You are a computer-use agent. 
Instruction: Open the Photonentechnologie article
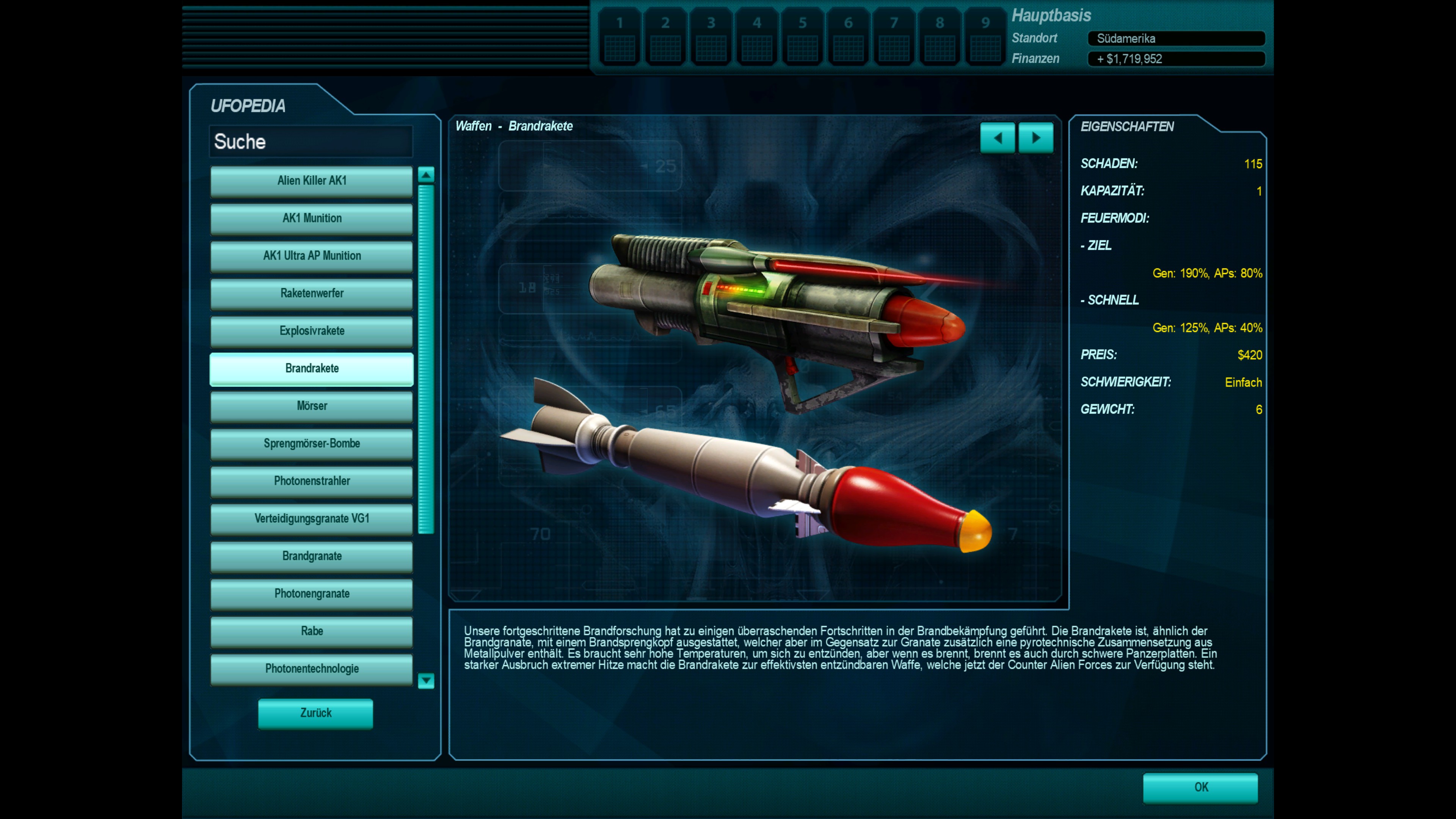click(311, 668)
